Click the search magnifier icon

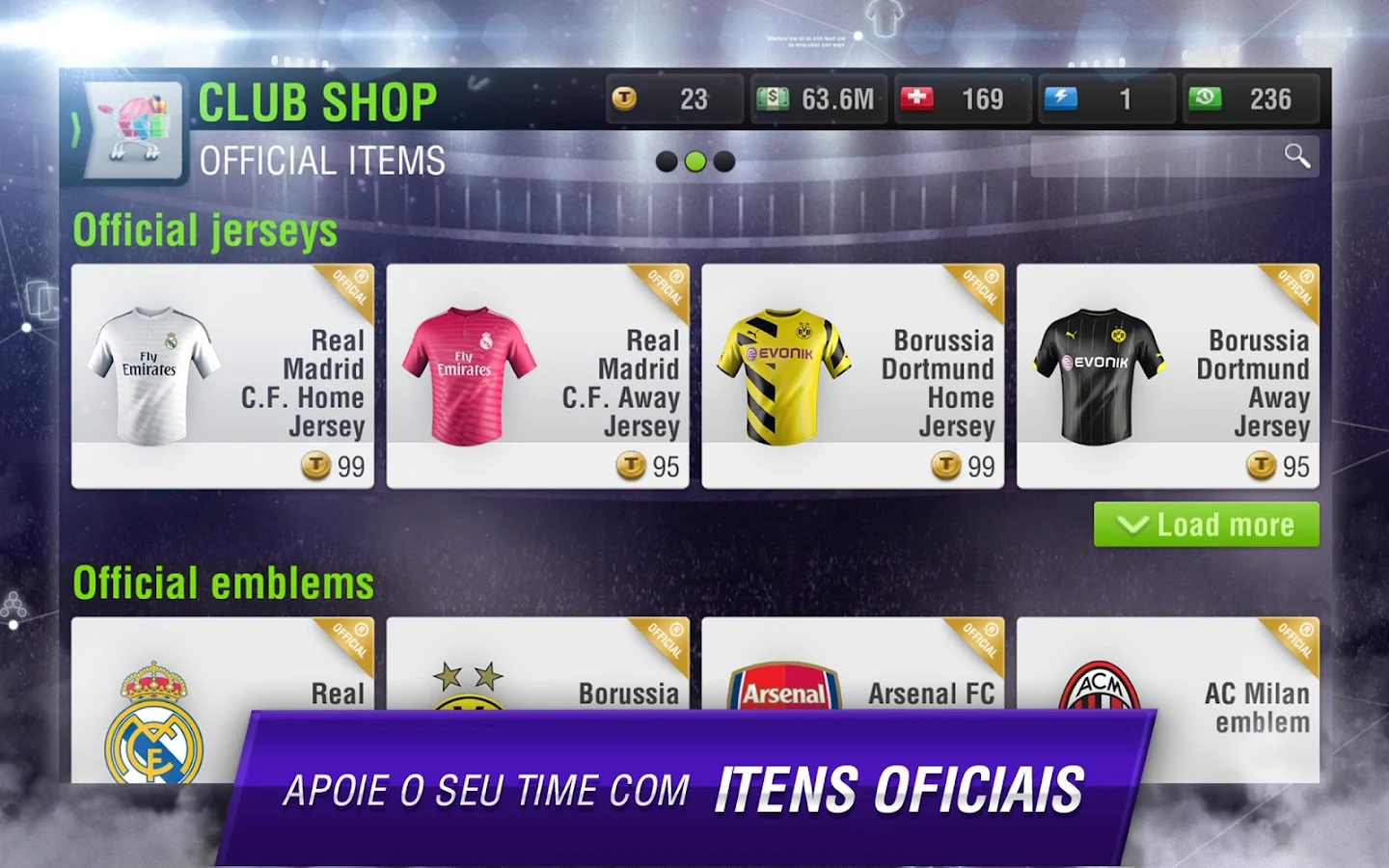(1297, 157)
